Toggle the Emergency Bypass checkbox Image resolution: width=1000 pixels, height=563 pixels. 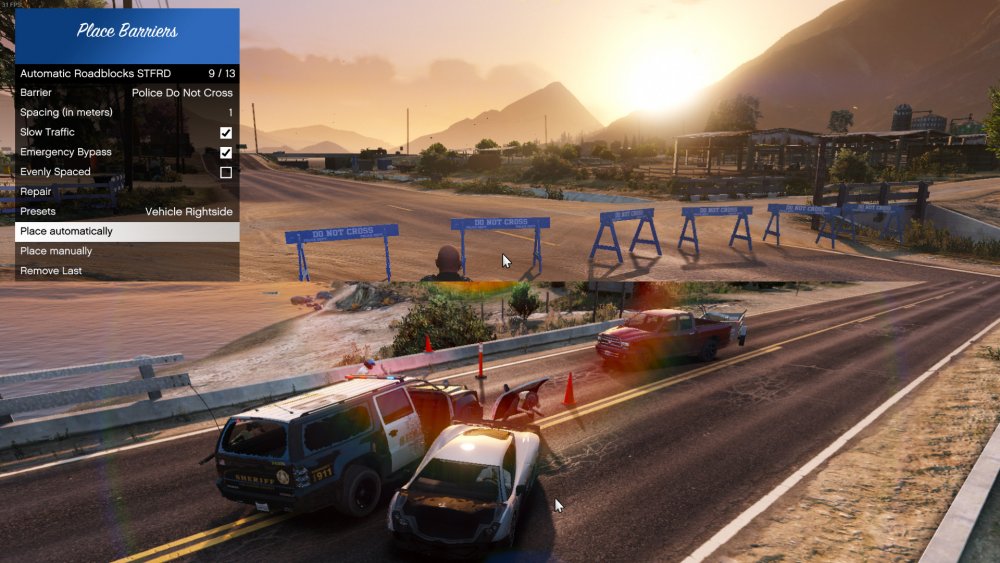[226, 153]
